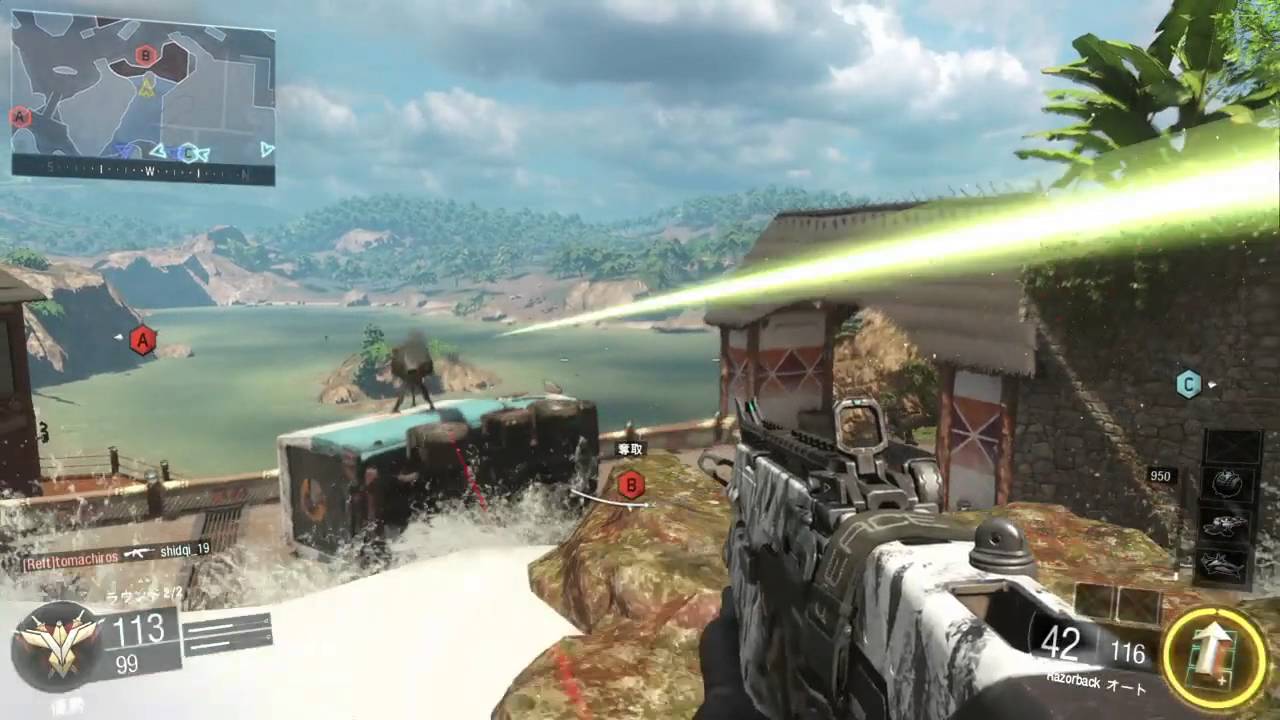This screenshot has height=720, width=1280.
Task: Select the armored vehicle scorestreak icon
Action: (1227, 524)
